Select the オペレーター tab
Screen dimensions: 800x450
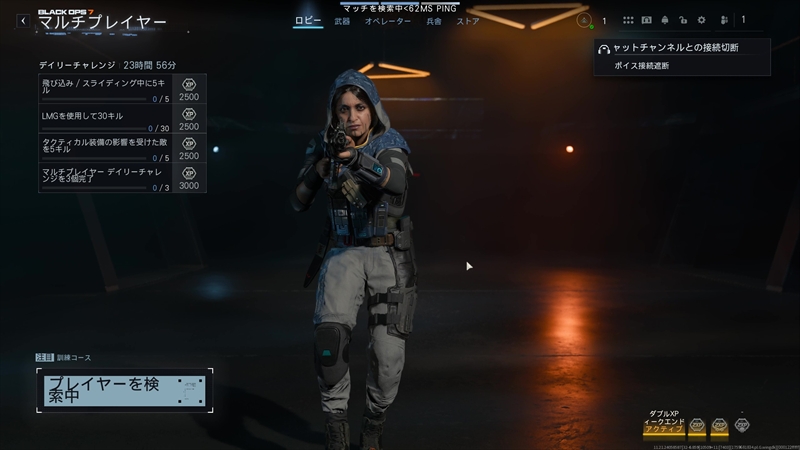(387, 21)
